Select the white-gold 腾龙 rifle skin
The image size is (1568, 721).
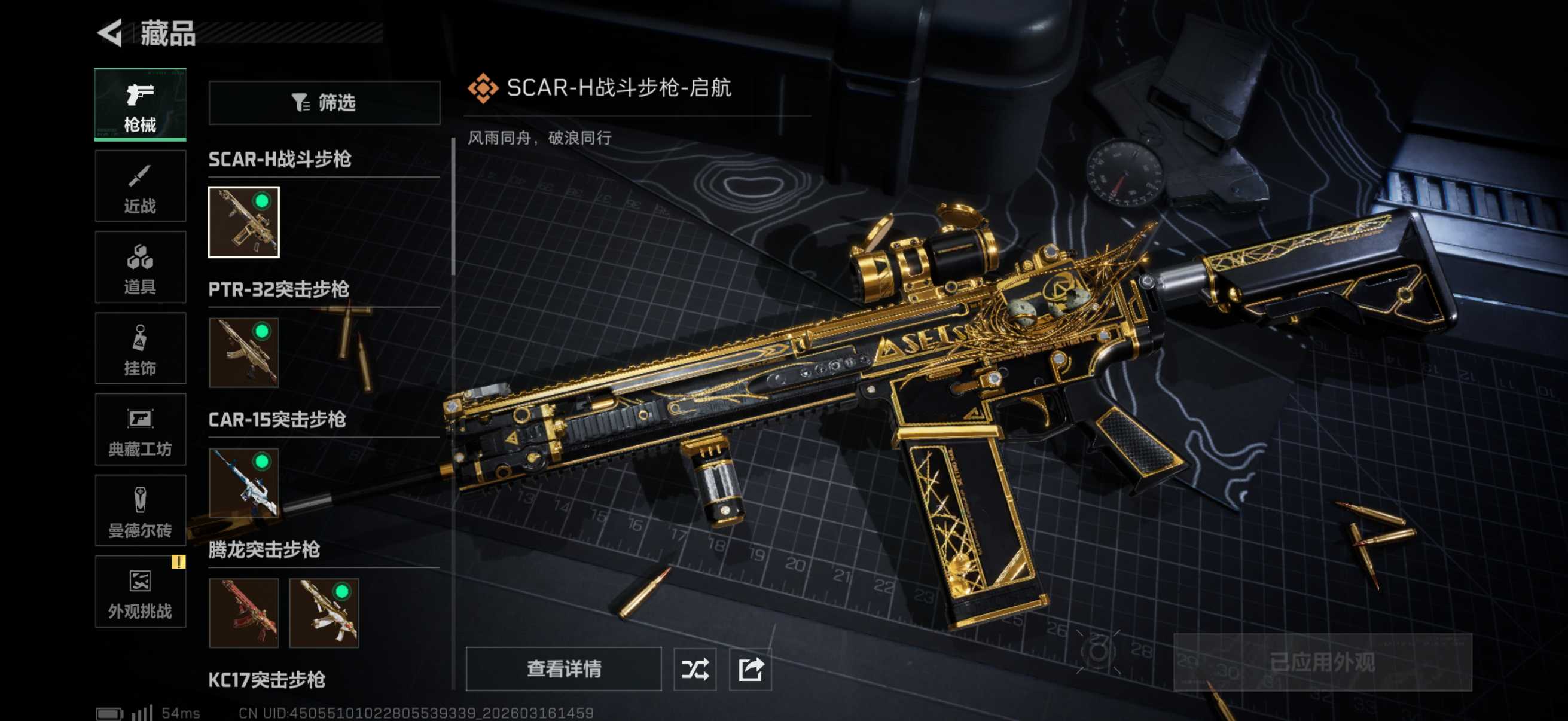tap(324, 613)
